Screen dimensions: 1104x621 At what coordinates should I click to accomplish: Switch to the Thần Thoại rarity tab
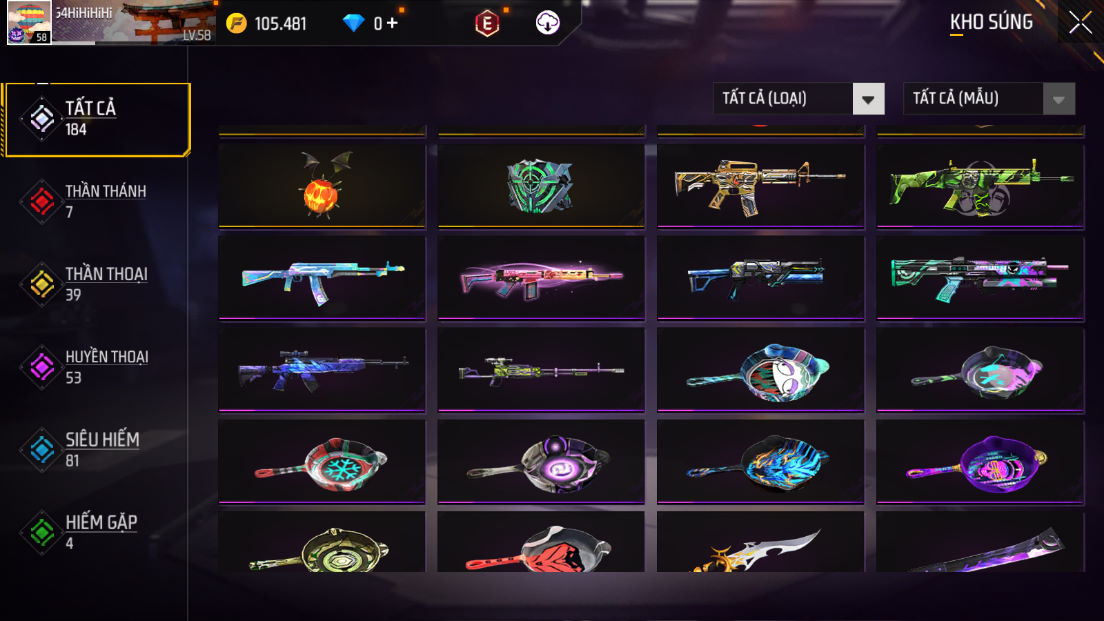tap(97, 284)
